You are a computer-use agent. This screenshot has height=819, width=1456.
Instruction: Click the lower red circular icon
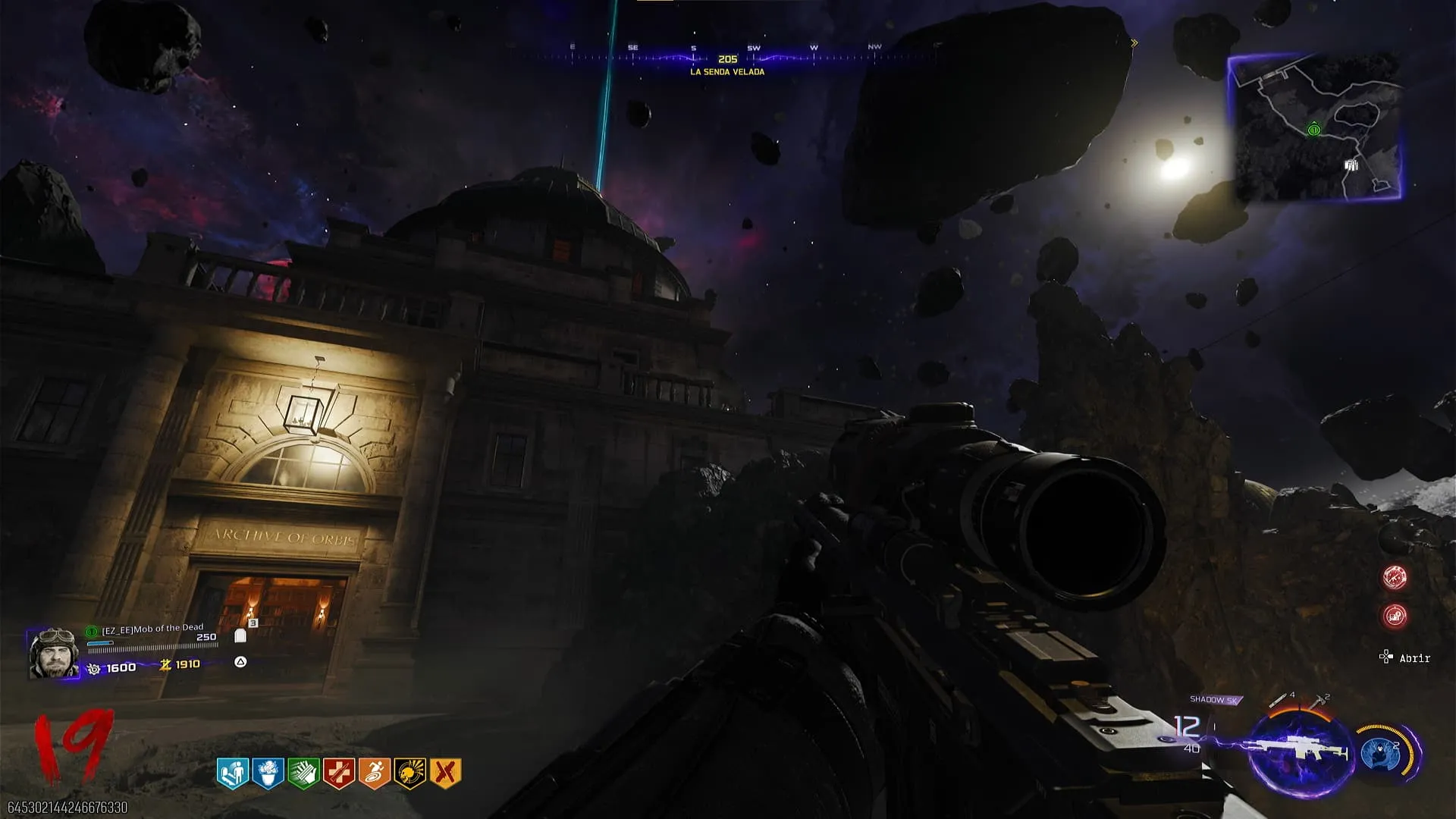(x=1395, y=616)
